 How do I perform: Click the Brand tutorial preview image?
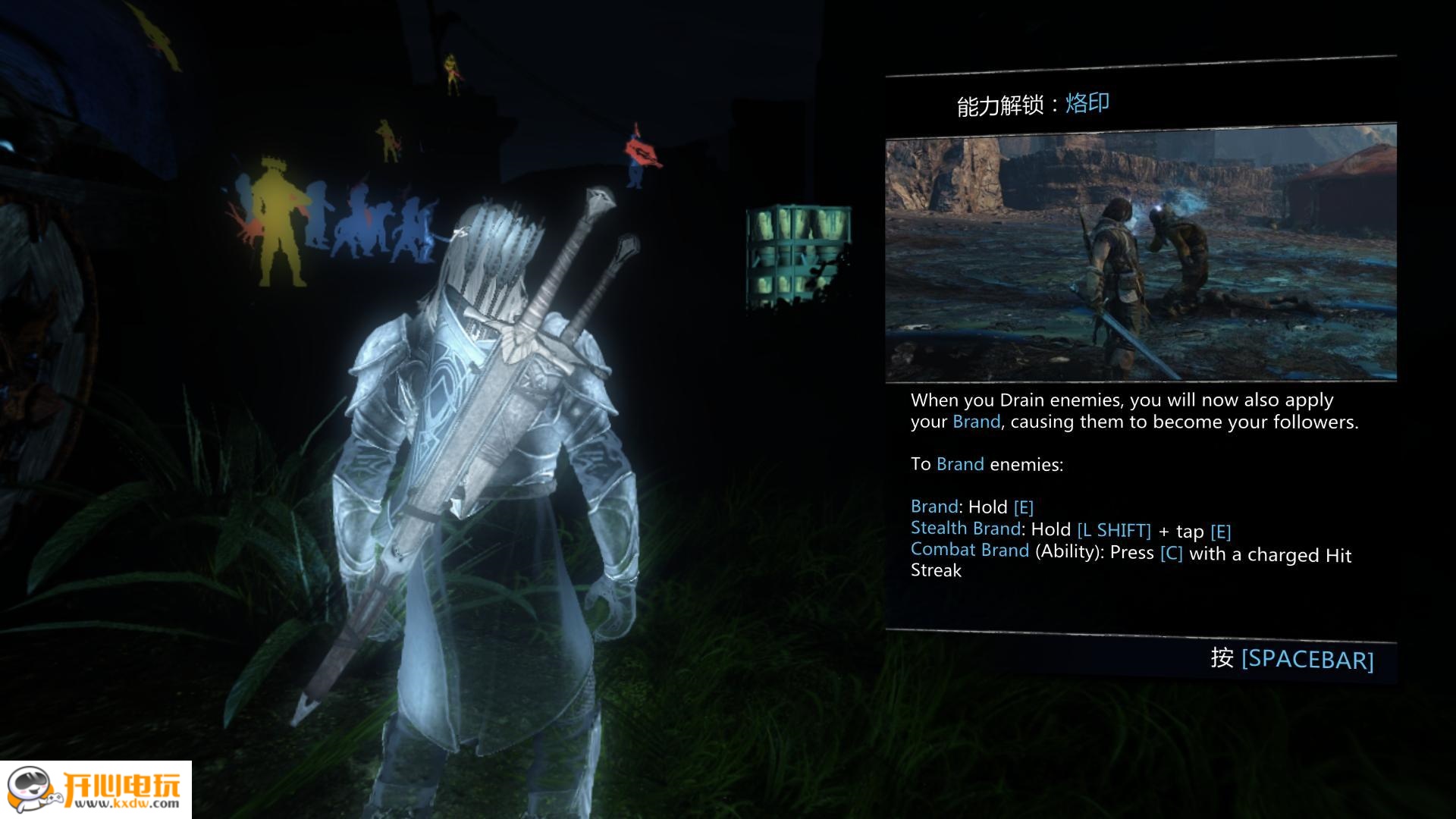point(1141,256)
